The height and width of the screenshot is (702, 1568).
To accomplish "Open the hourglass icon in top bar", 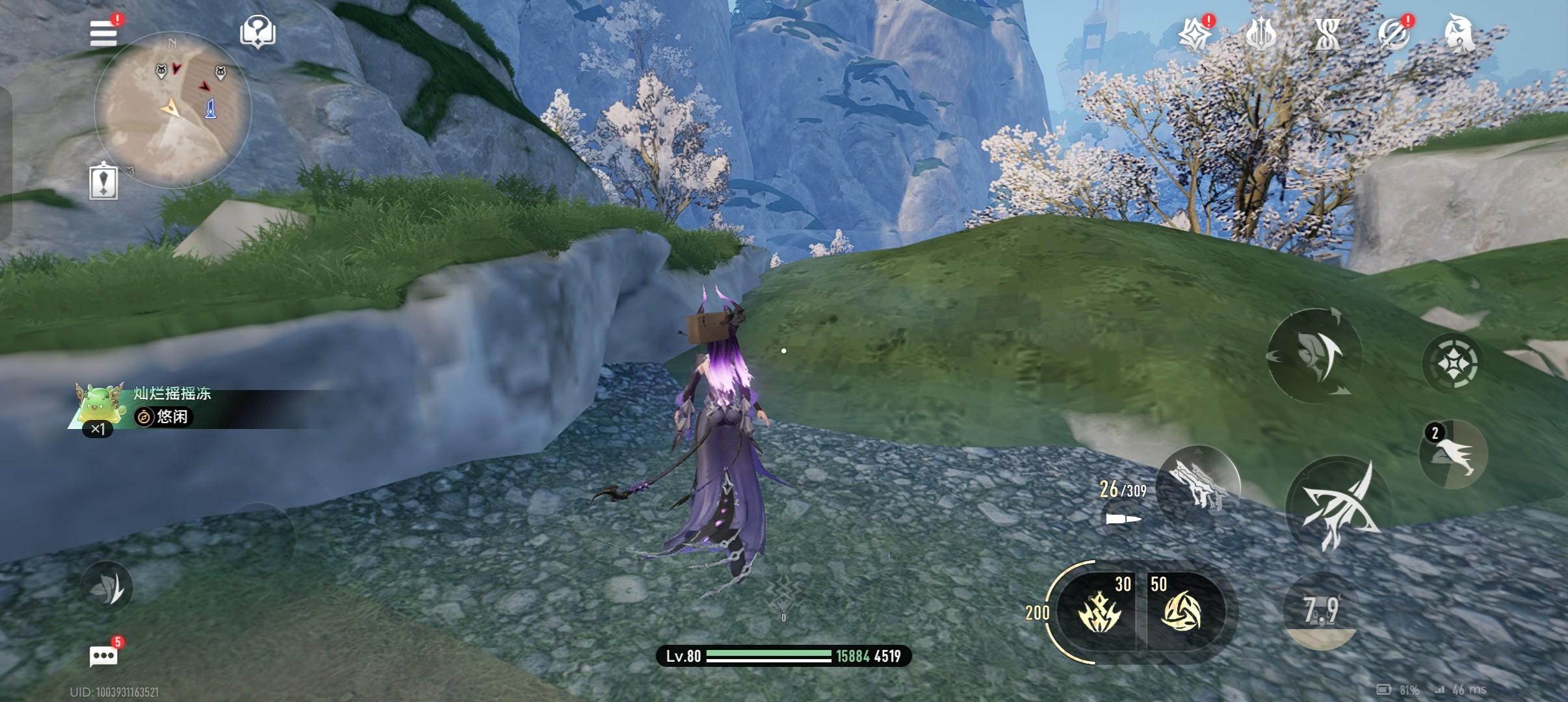I will click(1327, 34).
